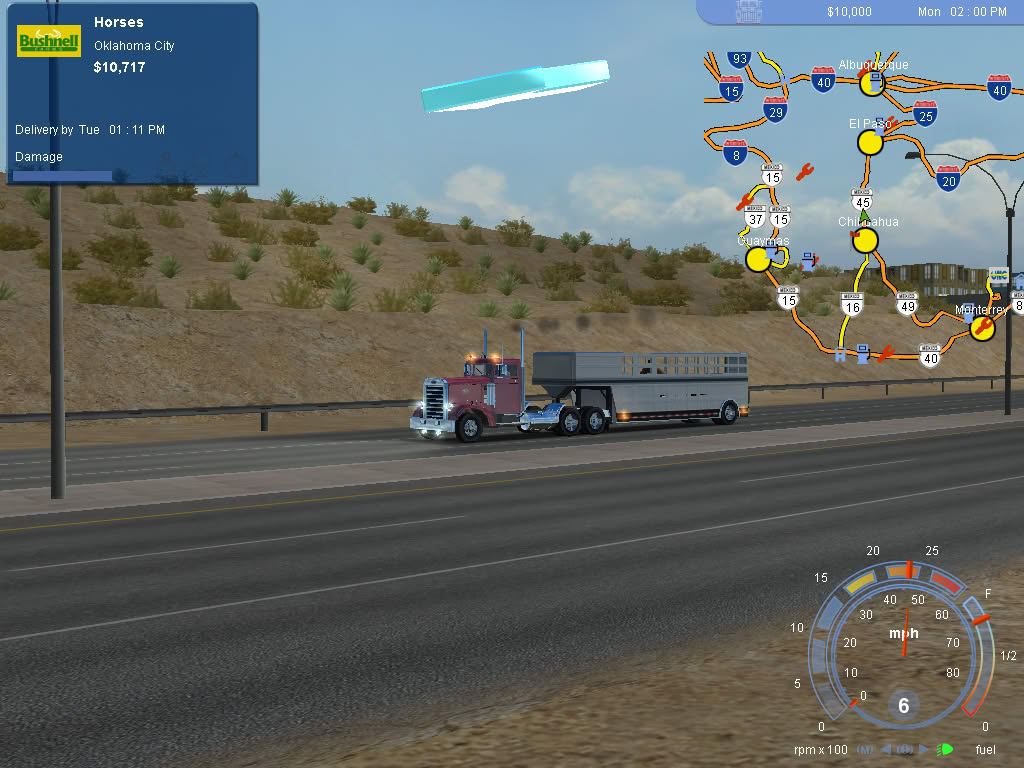Click the left turn signal arrow indicator
Image resolution: width=1024 pixels, height=768 pixels.
tap(885, 749)
